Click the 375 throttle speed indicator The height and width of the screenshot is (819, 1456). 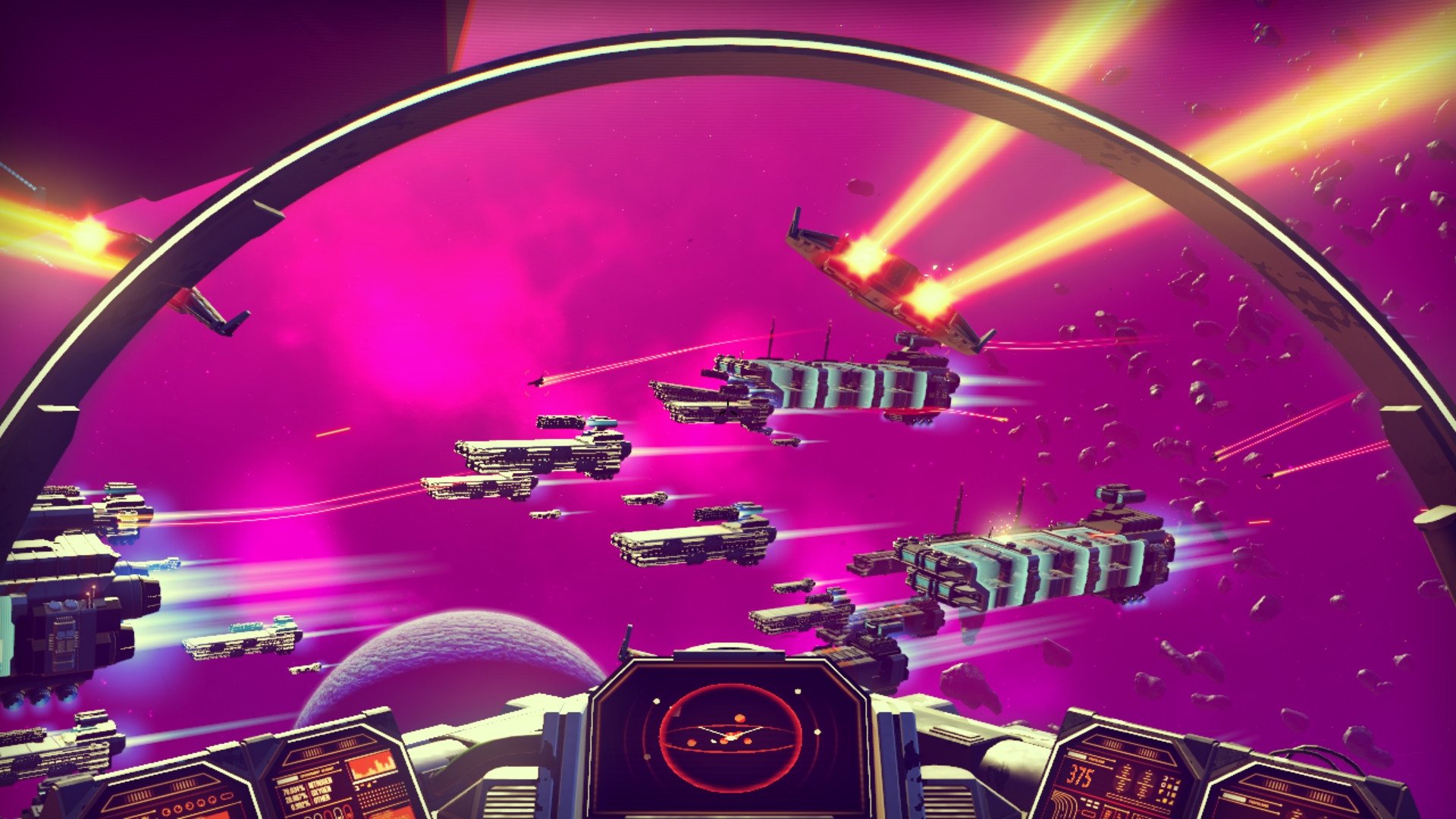point(1079,777)
